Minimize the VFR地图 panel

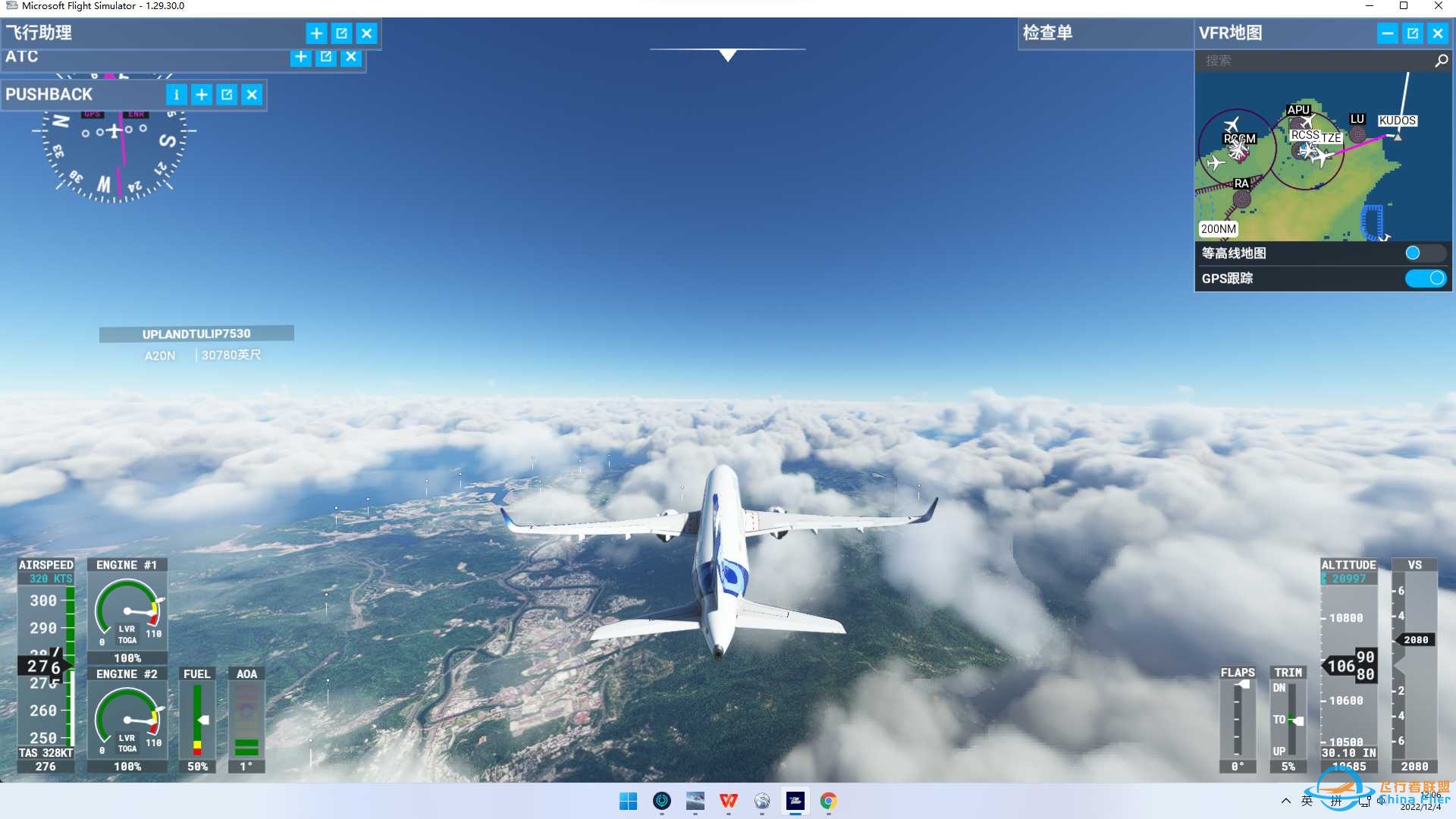coord(1388,33)
